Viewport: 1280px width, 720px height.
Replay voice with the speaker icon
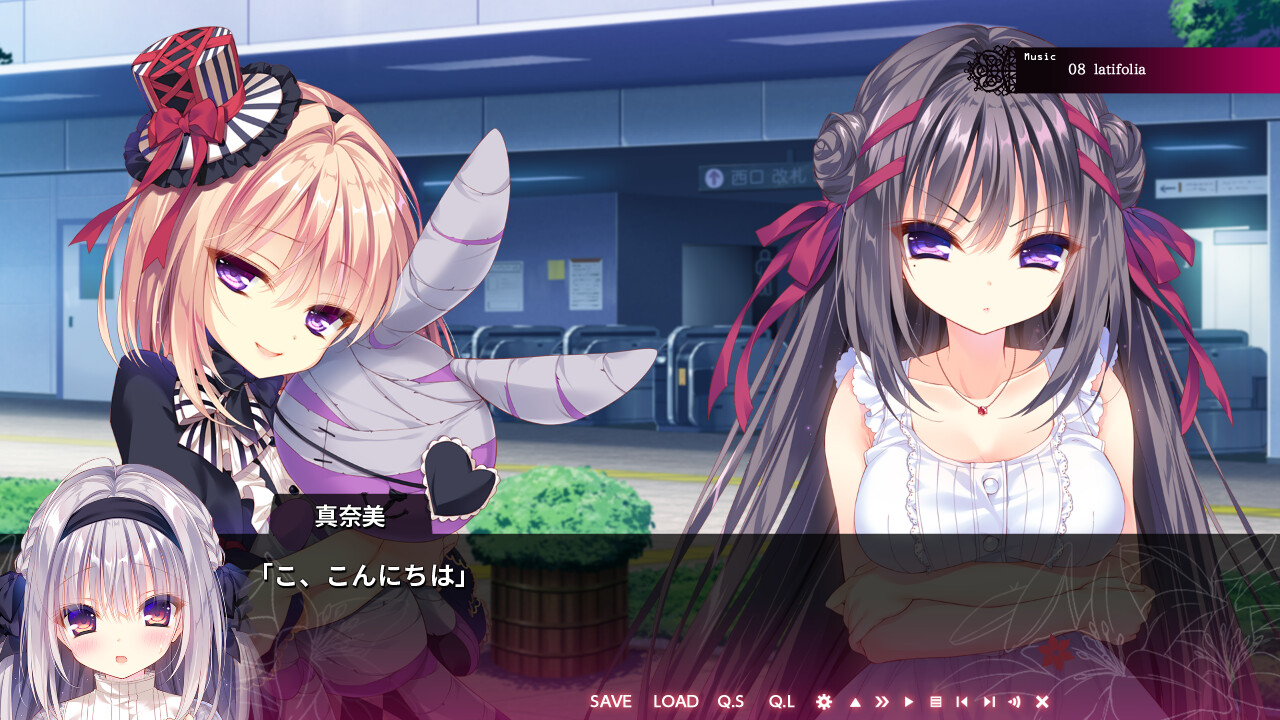point(1014,701)
